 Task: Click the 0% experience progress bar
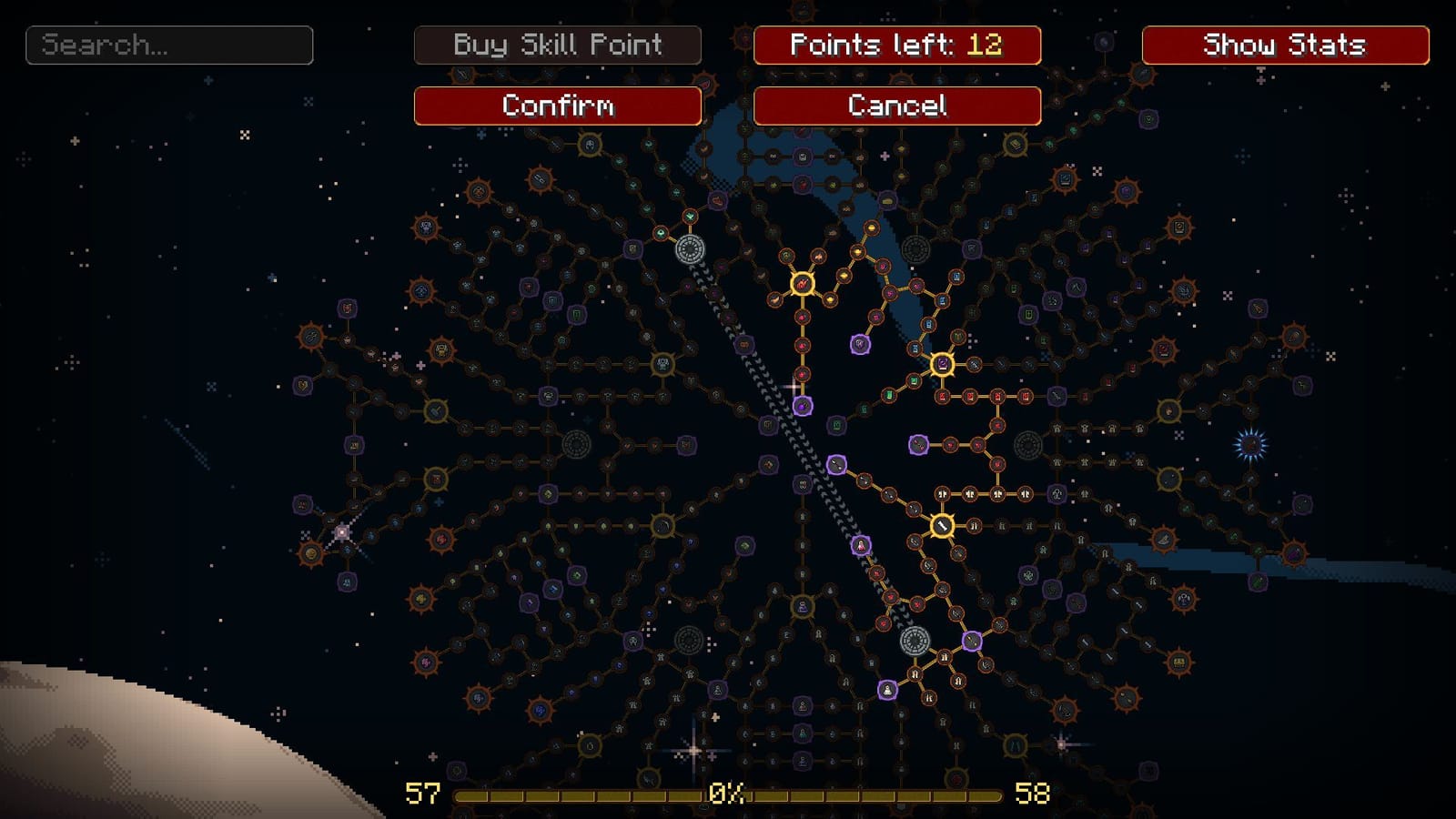pos(728,794)
